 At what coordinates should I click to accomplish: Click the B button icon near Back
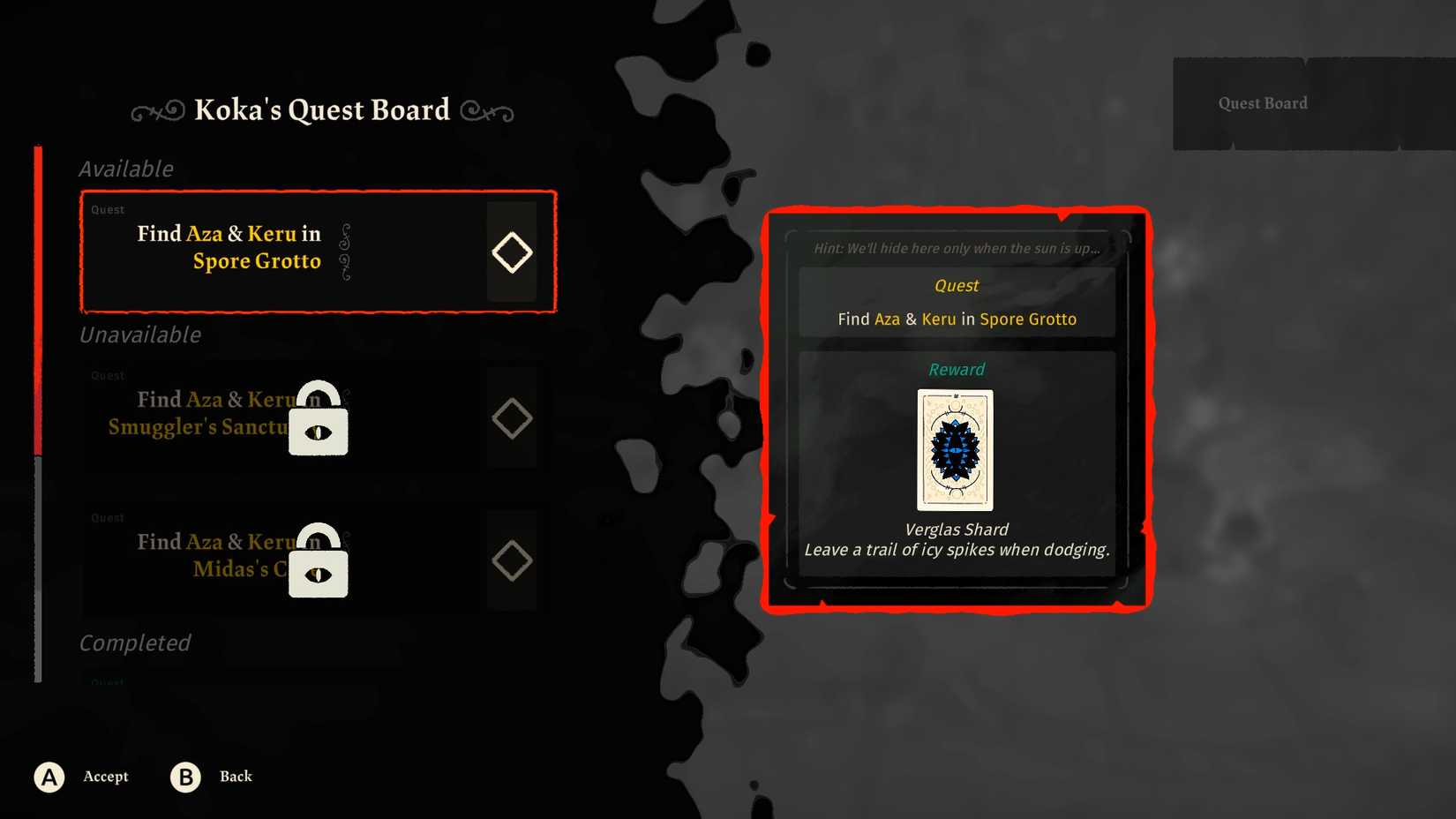pyautogui.click(x=184, y=777)
